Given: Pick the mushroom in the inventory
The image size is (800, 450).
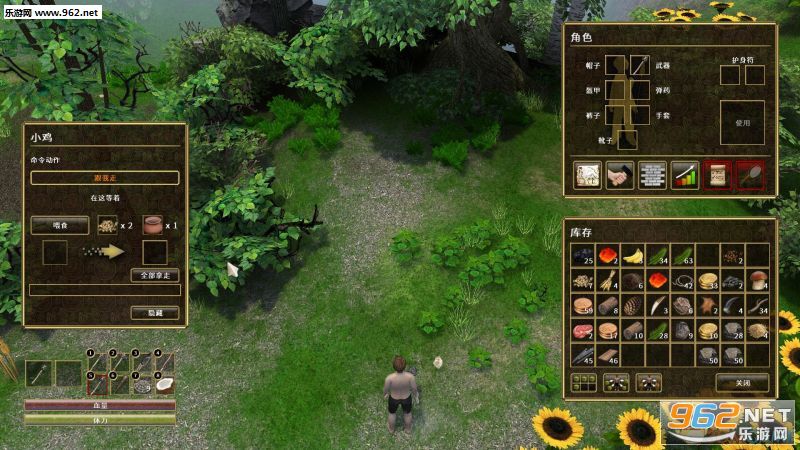Looking at the screenshot, I should pos(758,280).
